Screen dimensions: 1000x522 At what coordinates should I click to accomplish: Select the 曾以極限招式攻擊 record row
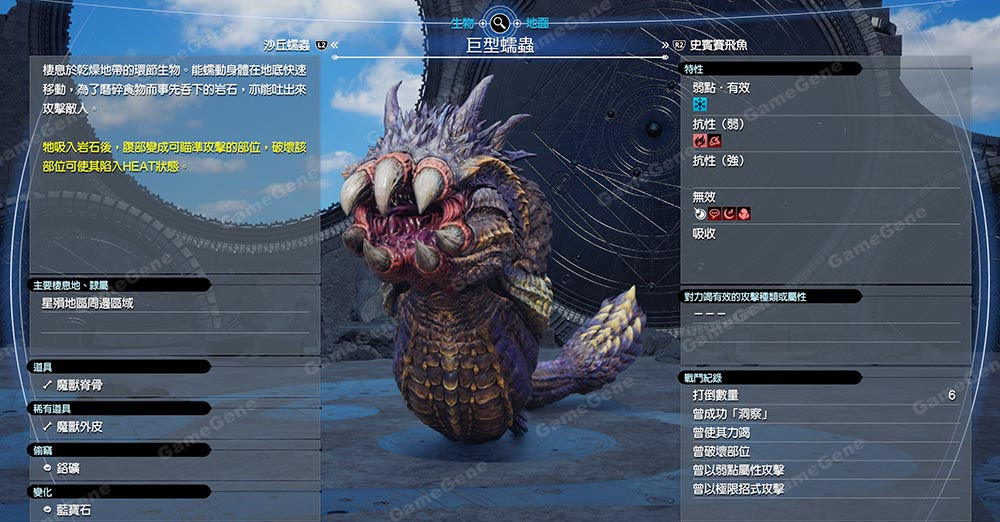738,489
